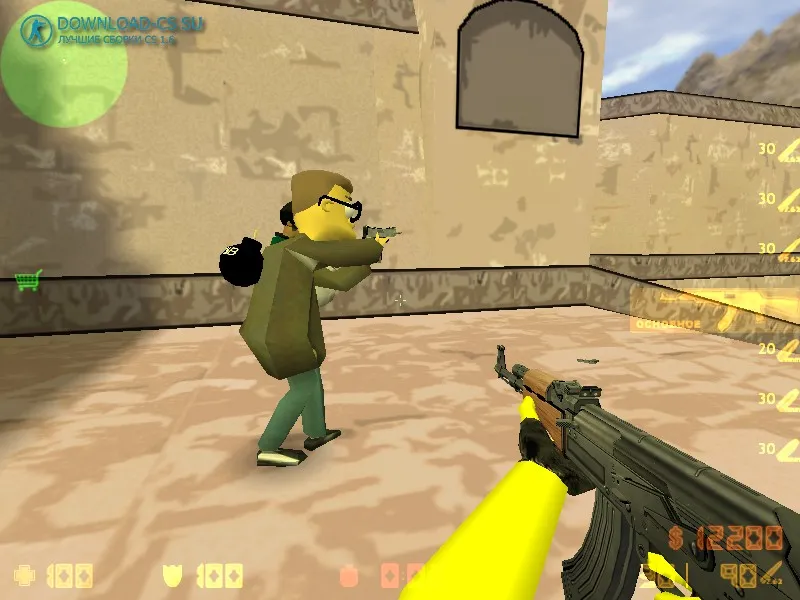Open the buy zone shopping cart icon
The height and width of the screenshot is (600, 800).
tap(29, 281)
